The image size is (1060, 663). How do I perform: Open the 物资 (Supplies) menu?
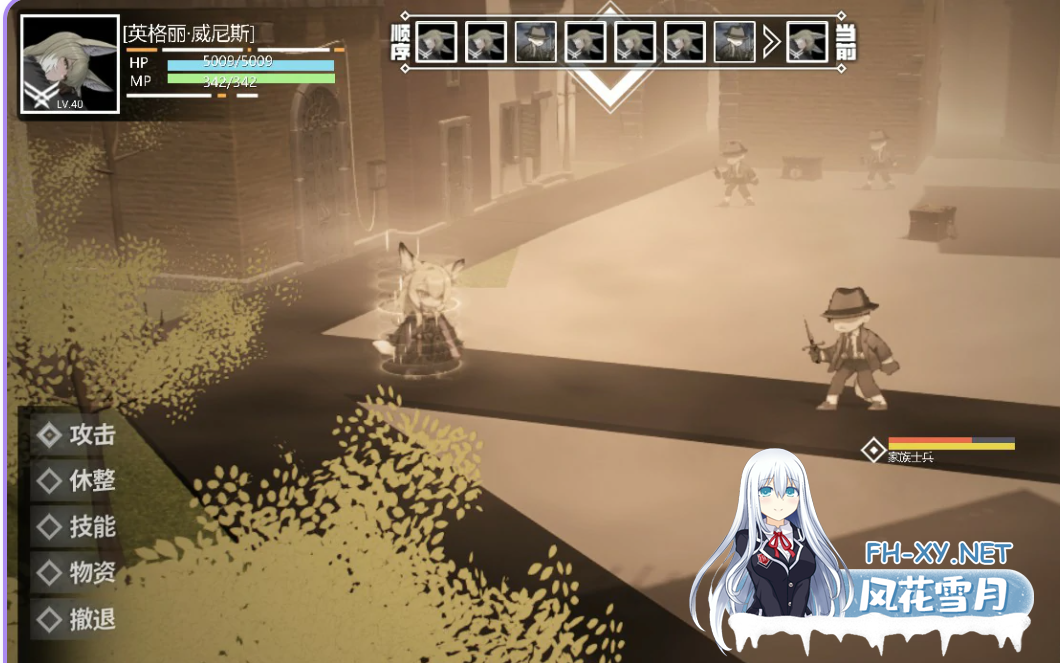78,573
